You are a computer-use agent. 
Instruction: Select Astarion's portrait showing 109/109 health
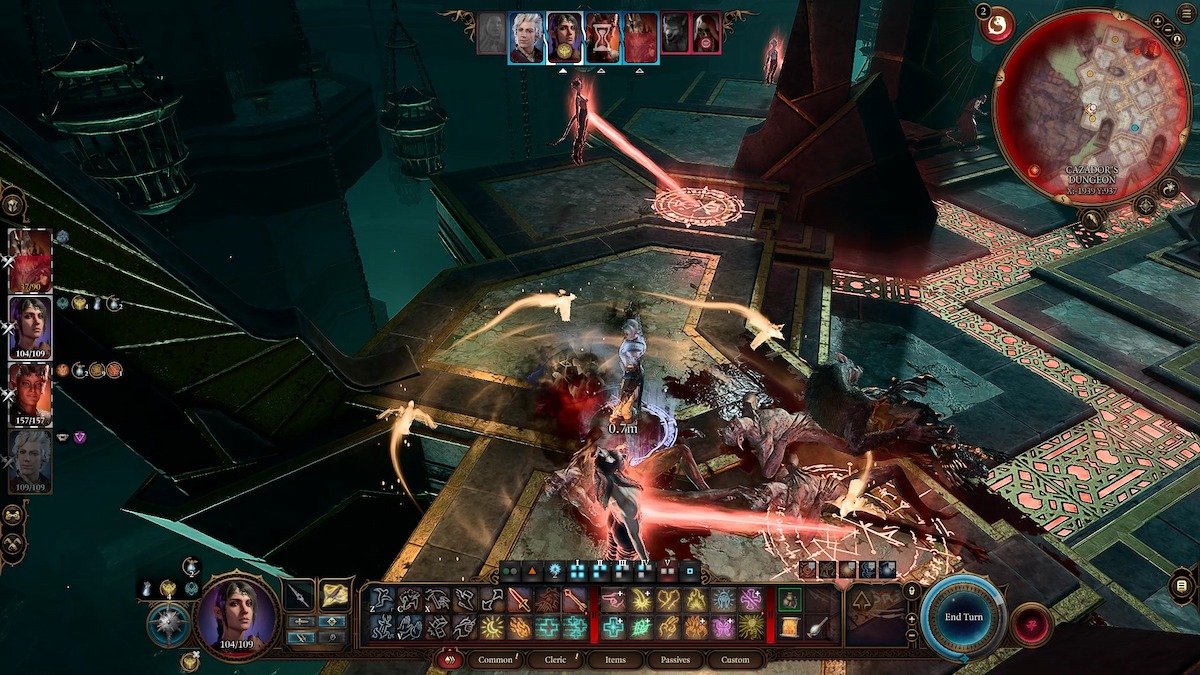click(x=30, y=460)
